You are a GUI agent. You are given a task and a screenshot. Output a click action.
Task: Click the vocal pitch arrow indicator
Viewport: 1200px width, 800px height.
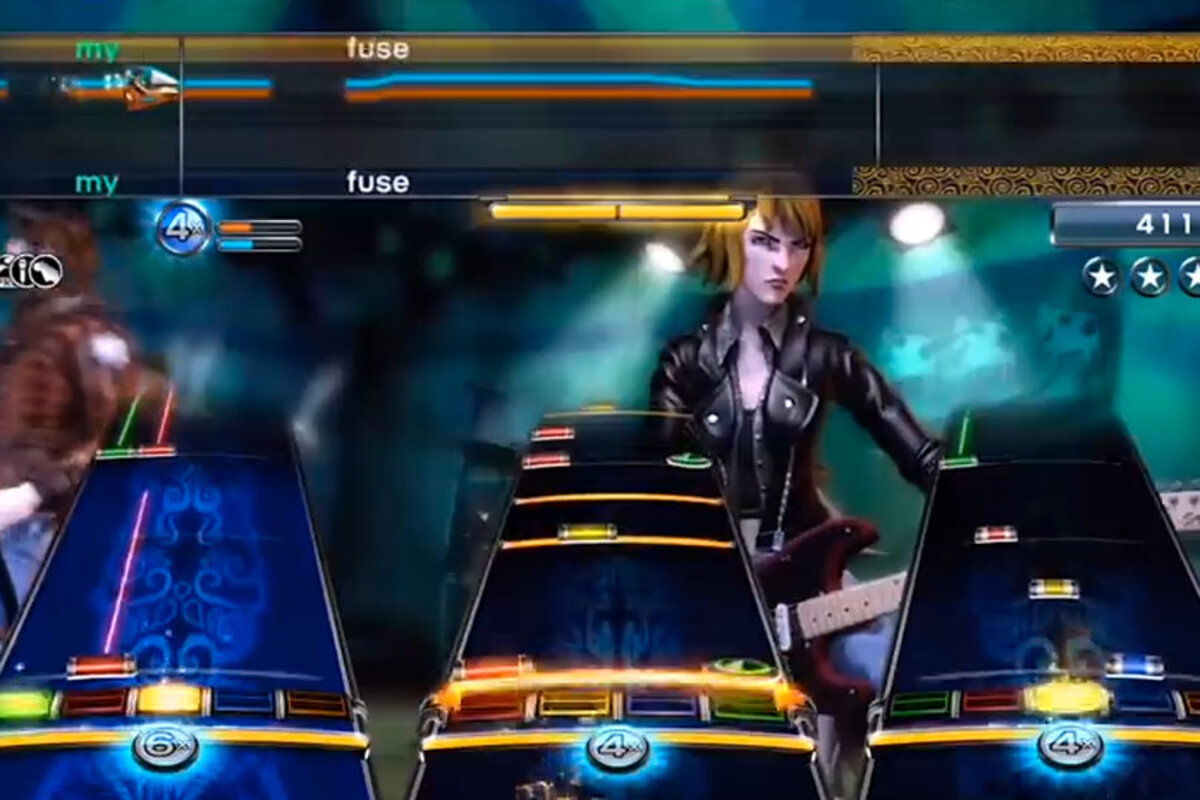(150, 86)
